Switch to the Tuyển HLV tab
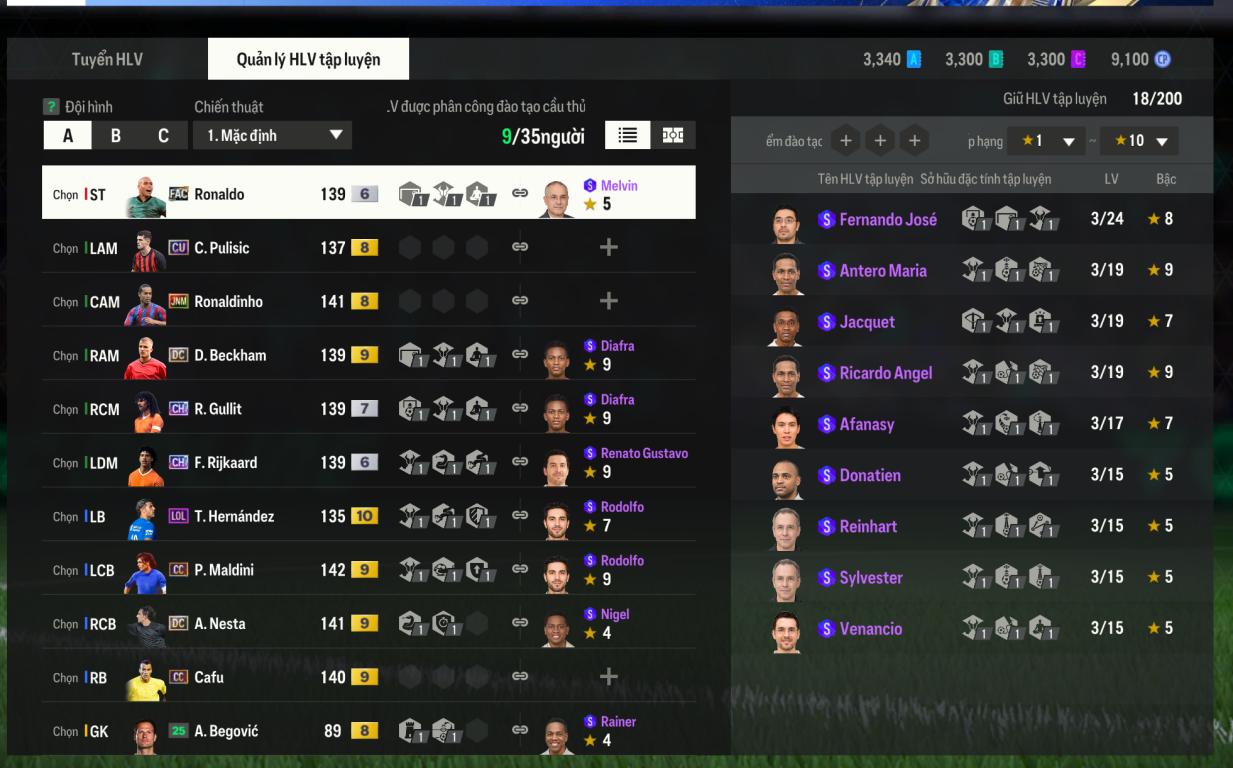The width and height of the screenshot is (1233, 768). [x=107, y=59]
